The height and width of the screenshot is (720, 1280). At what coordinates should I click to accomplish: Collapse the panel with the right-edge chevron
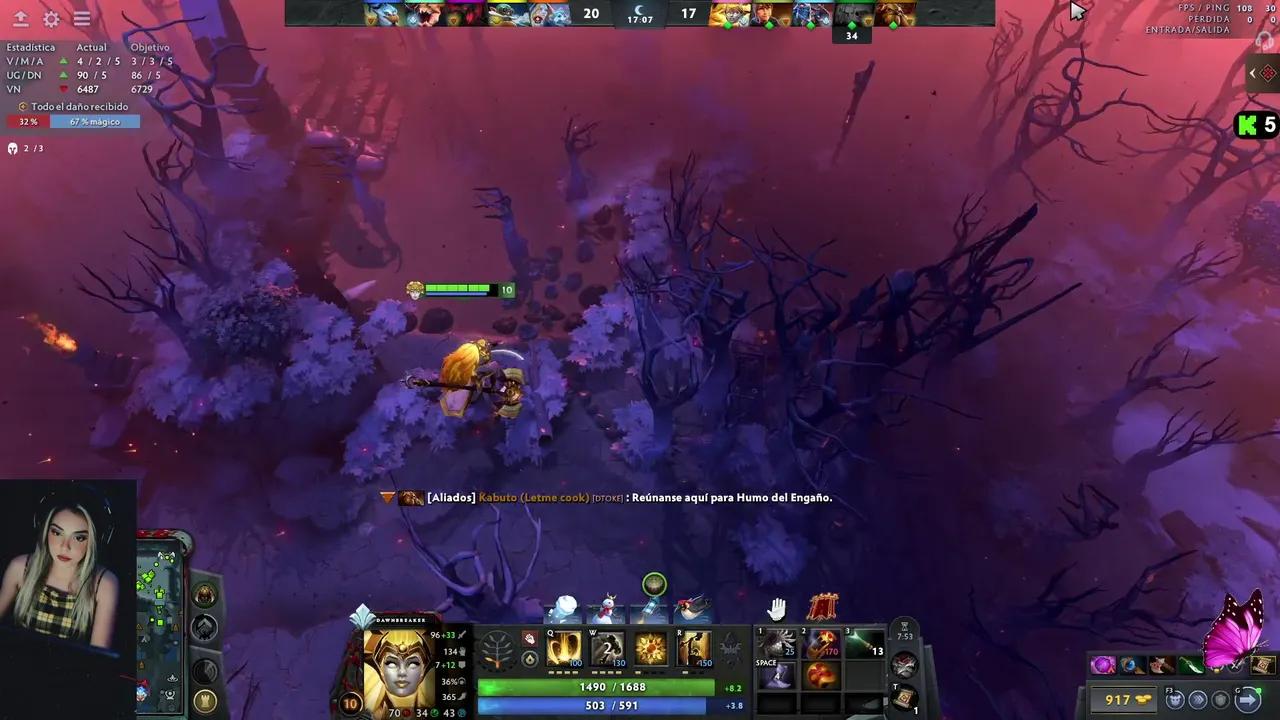tap(1252, 73)
